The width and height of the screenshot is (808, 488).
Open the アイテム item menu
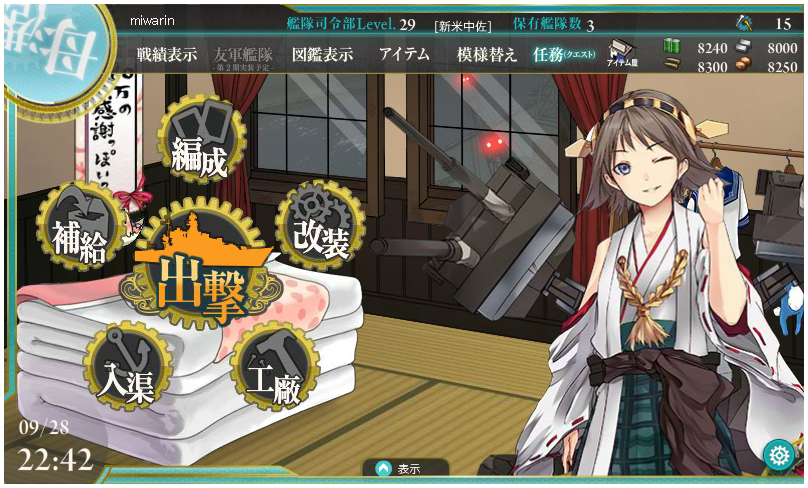(404, 55)
